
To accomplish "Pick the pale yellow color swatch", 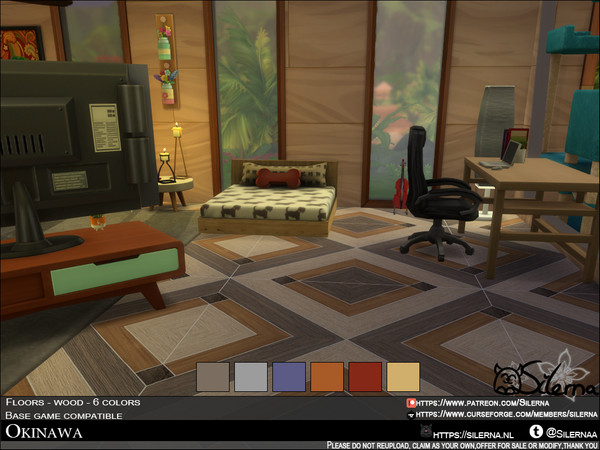I will click(x=404, y=377).
